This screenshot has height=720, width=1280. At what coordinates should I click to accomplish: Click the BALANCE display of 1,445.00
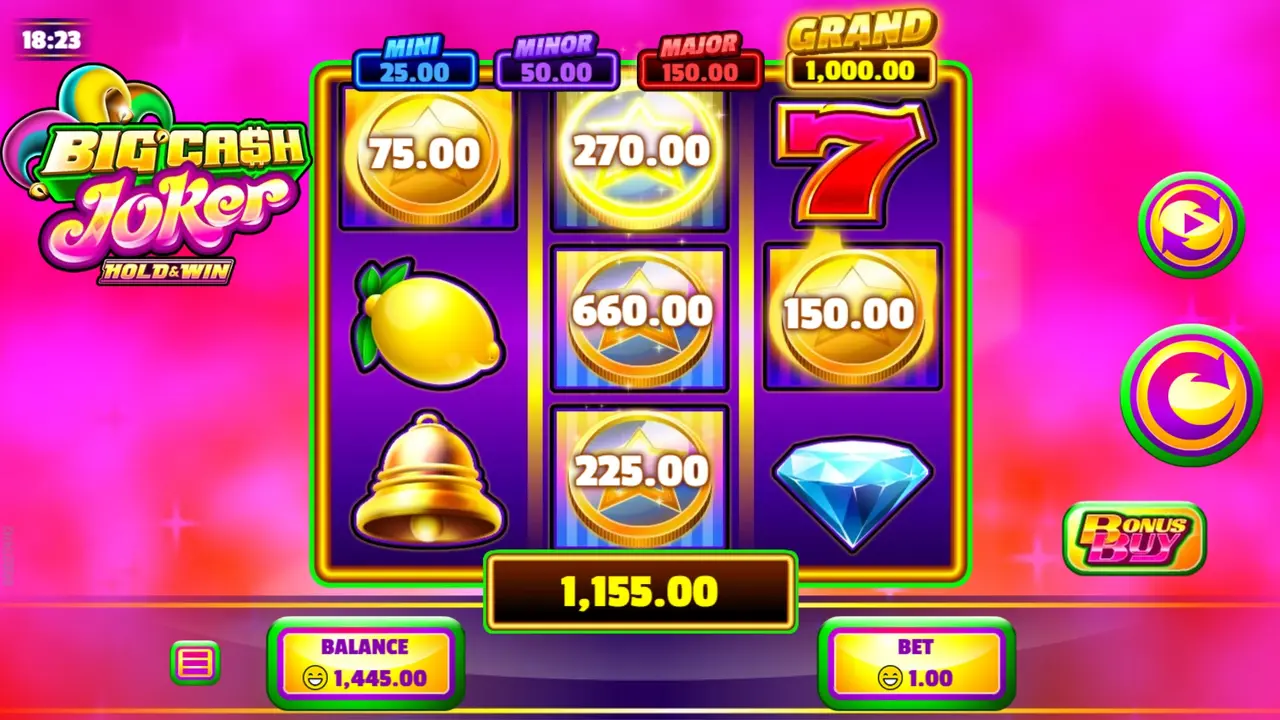[x=366, y=662]
